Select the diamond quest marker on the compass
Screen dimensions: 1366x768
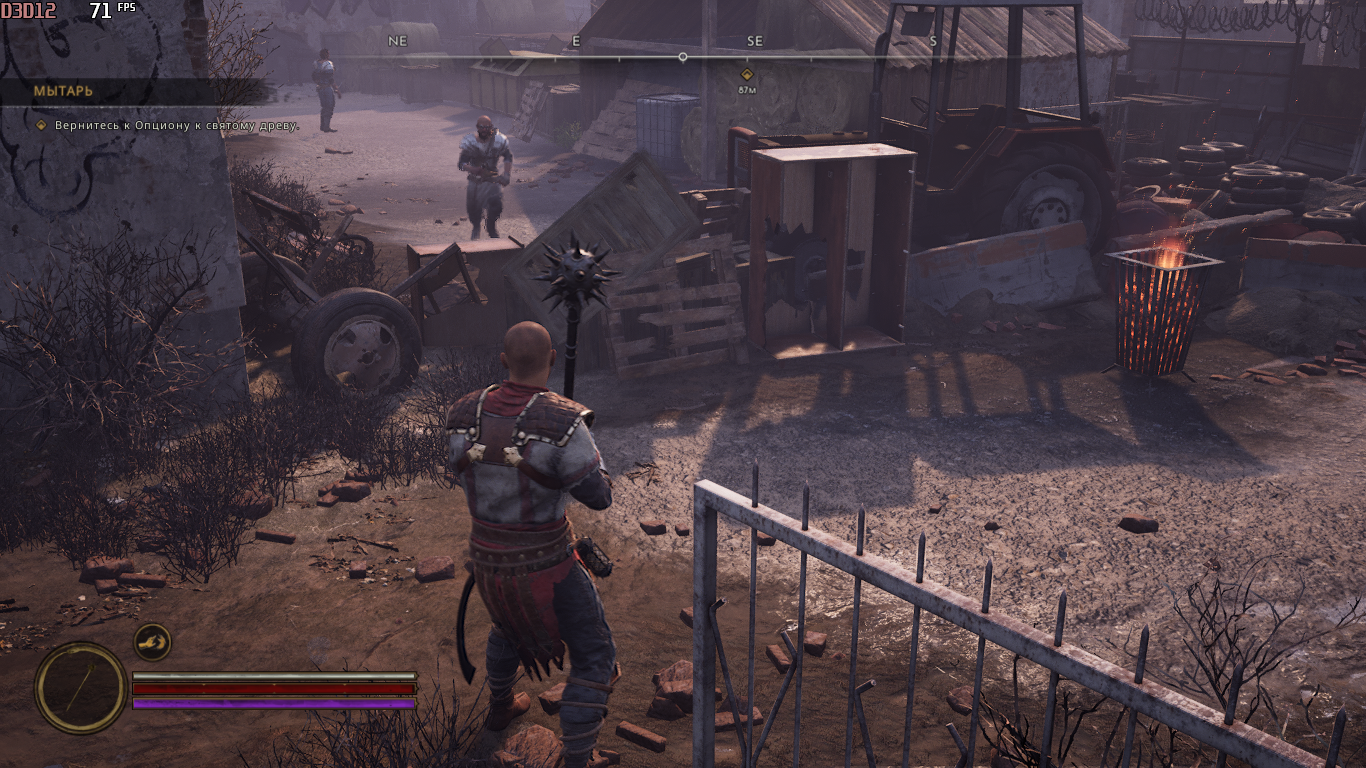(x=746, y=75)
